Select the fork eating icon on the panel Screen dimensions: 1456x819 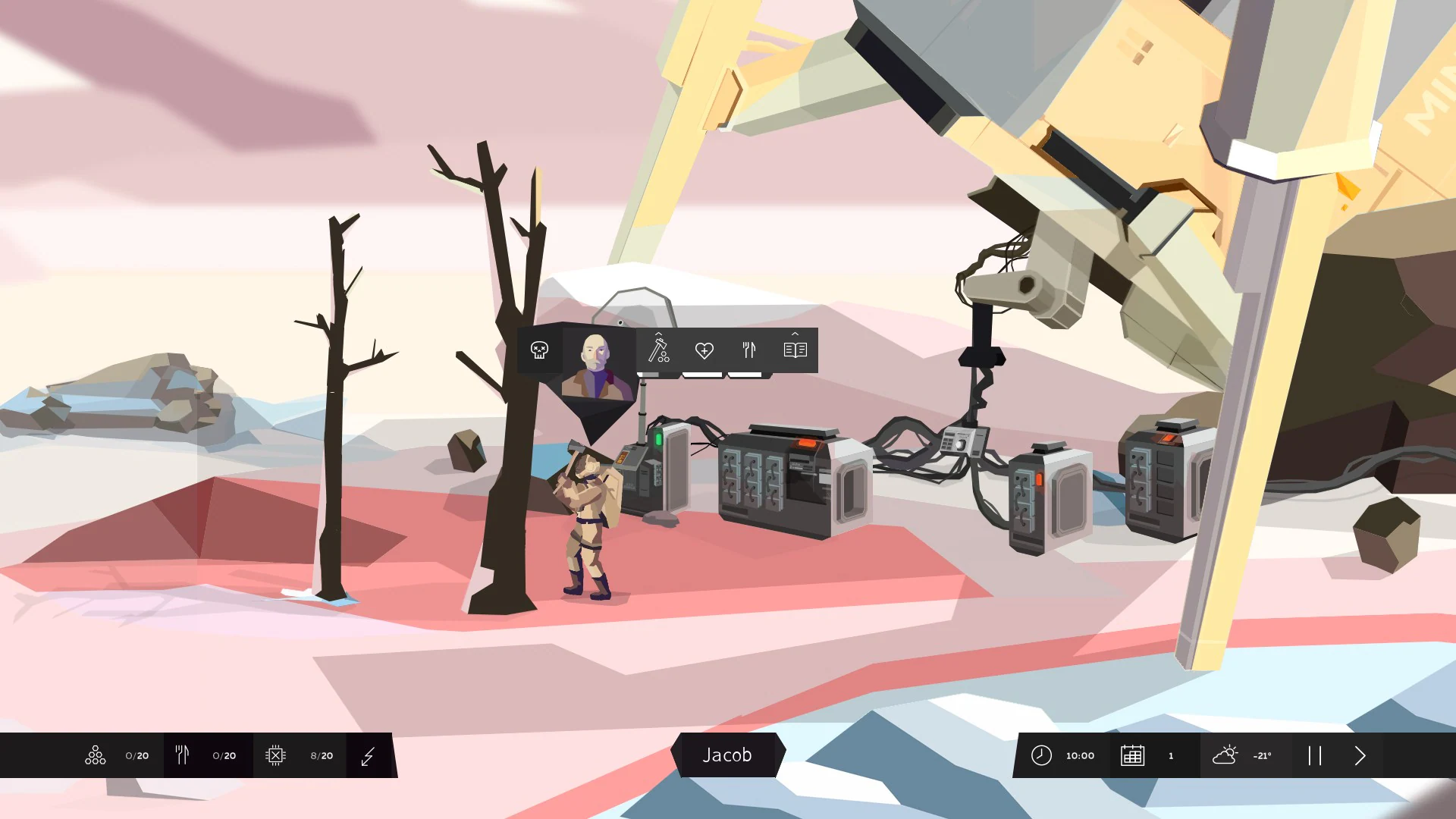749,350
